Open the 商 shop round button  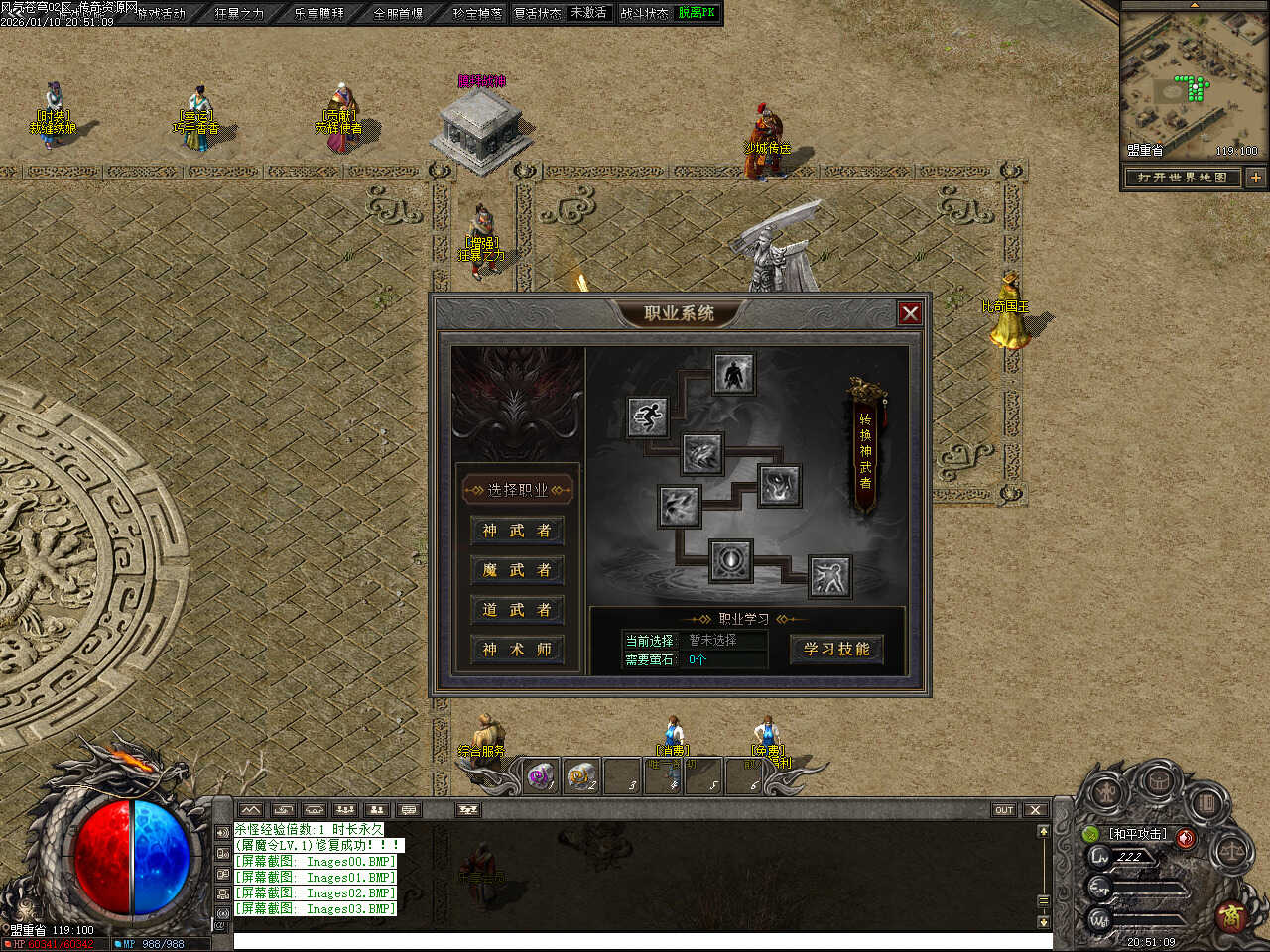click(1232, 915)
